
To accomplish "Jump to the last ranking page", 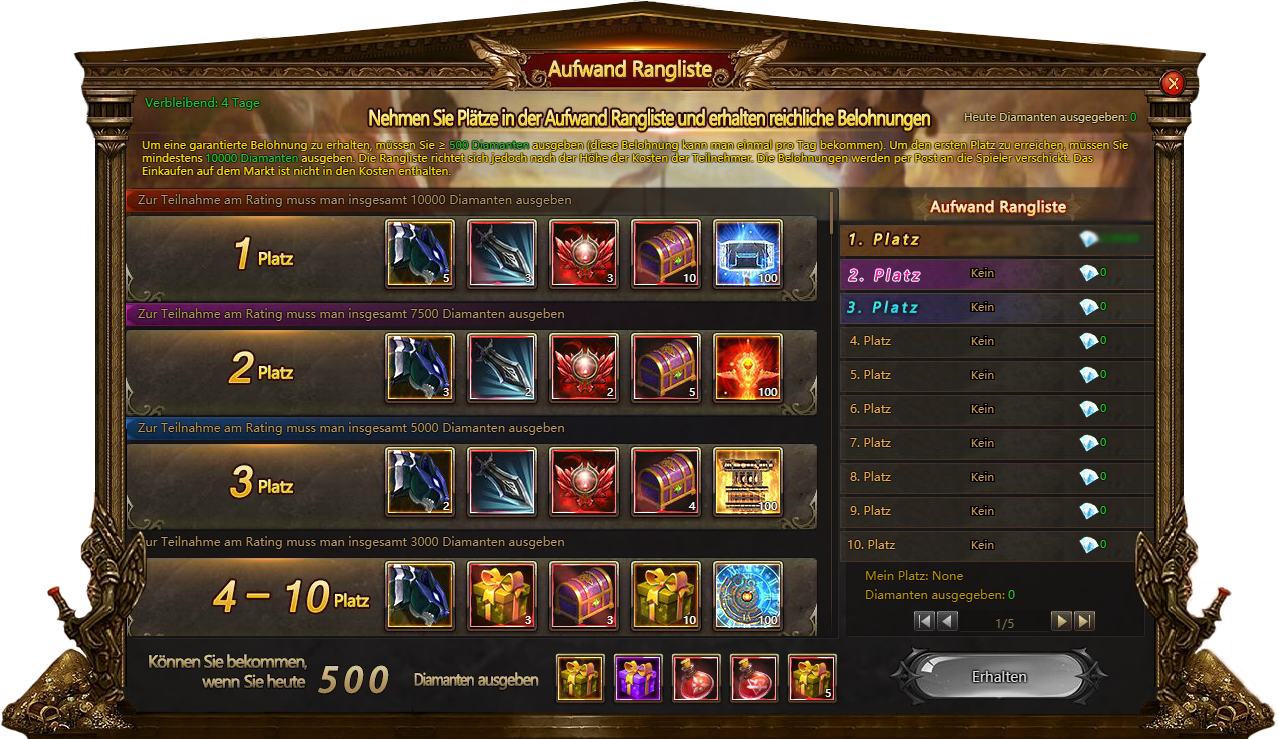I will tap(1085, 621).
